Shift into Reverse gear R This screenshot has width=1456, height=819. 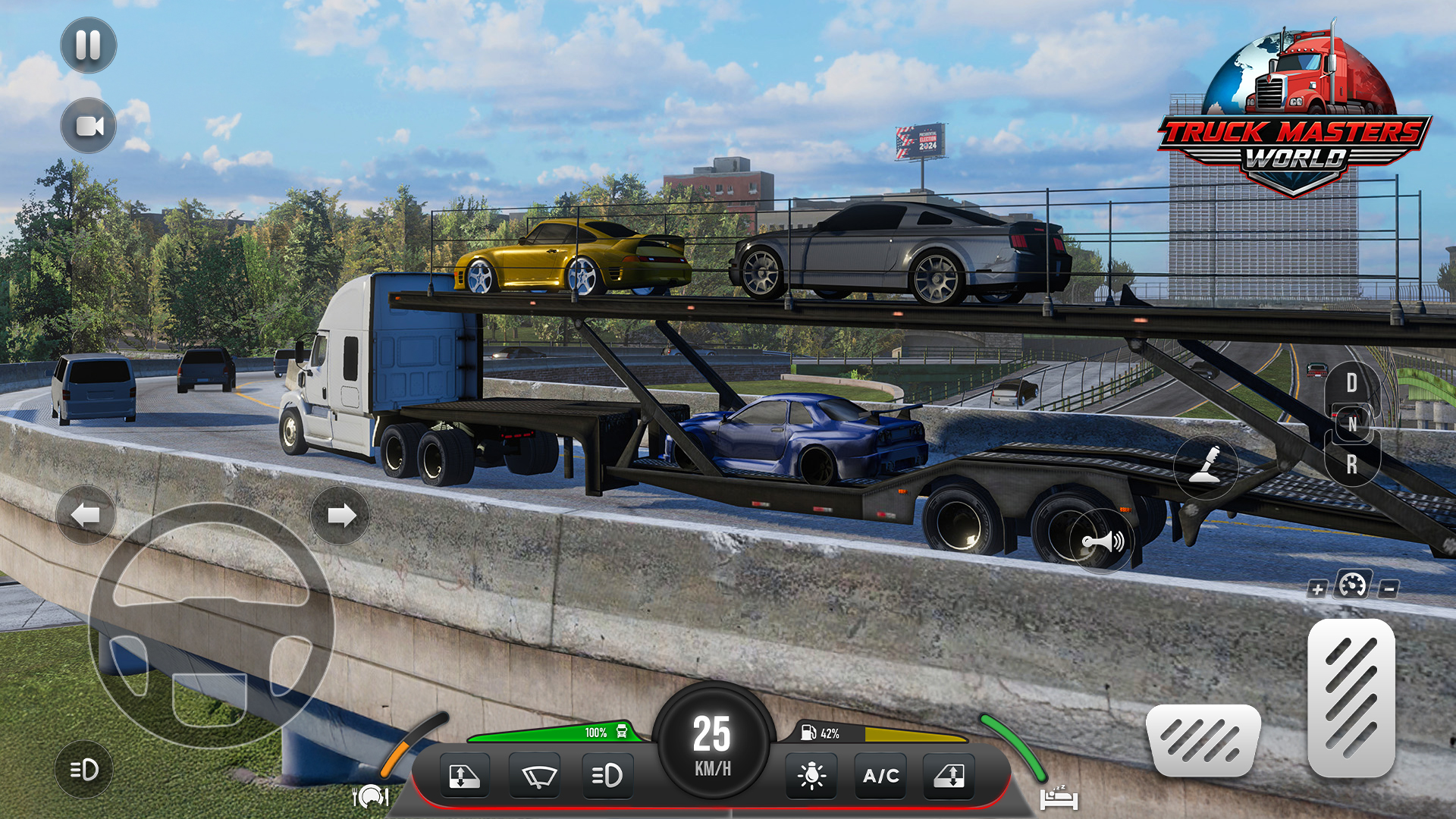click(1351, 464)
